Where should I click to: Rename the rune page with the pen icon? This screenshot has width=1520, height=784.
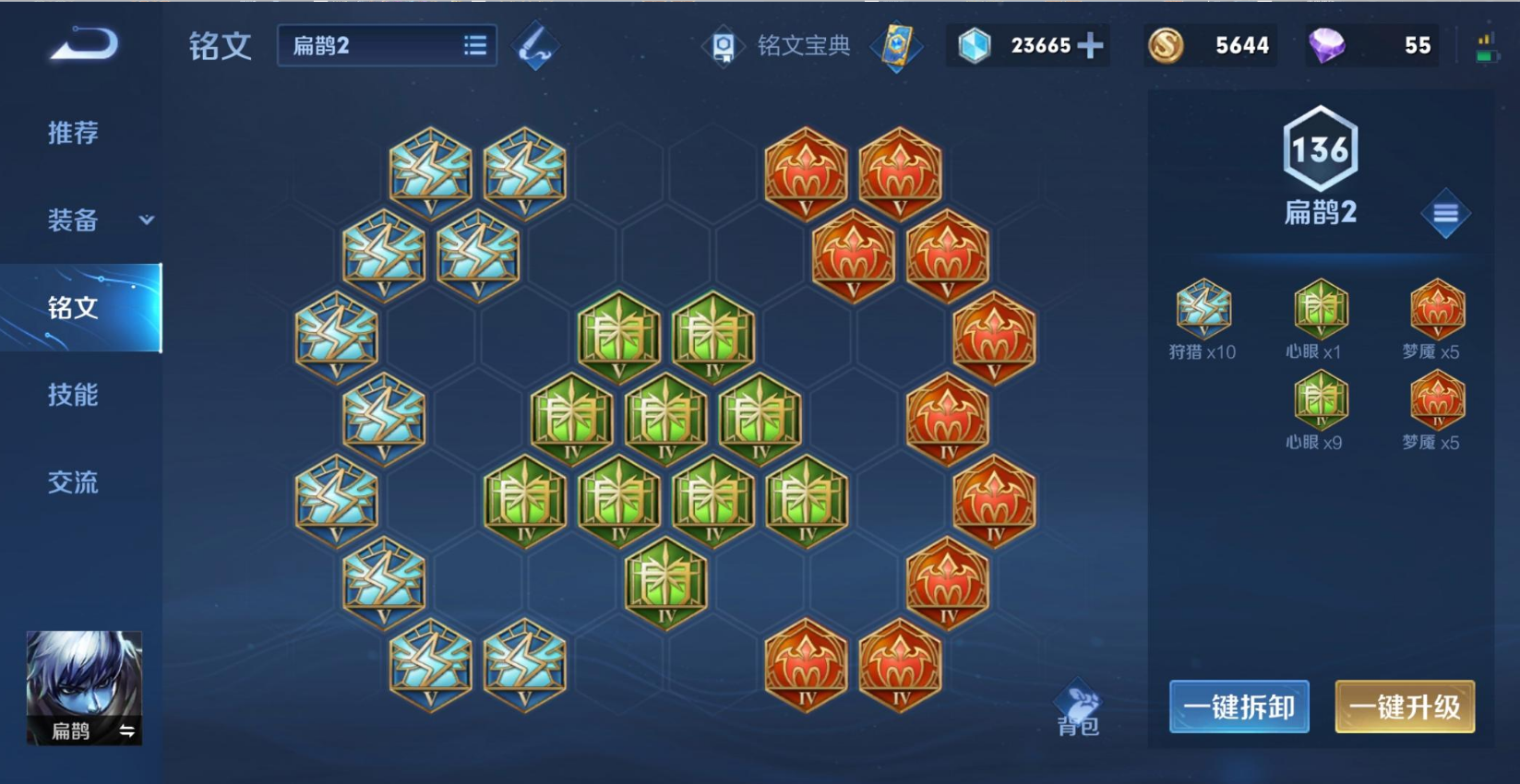point(535,46)
